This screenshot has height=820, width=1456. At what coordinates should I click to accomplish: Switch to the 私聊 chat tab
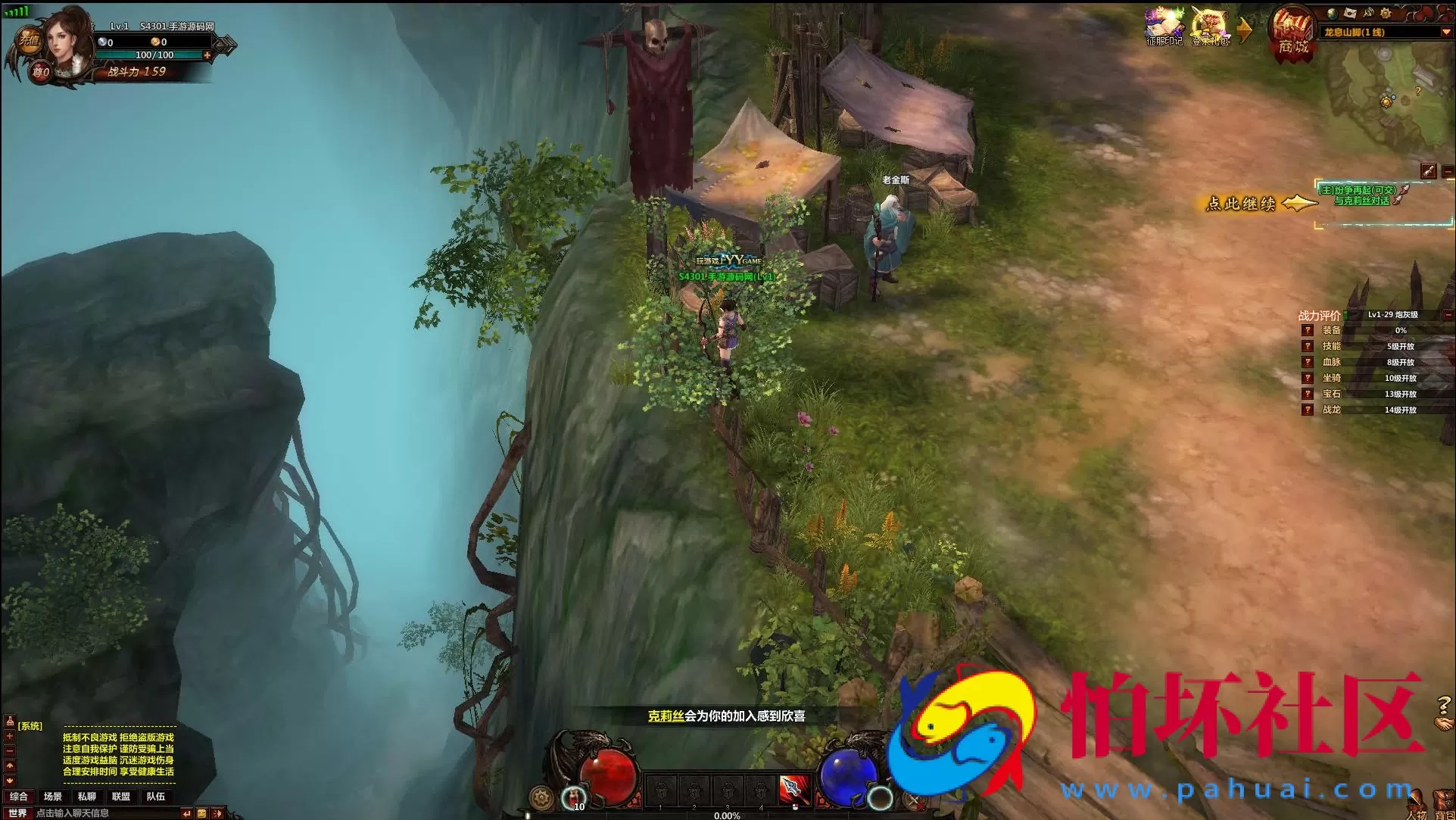tap(87, 797)
